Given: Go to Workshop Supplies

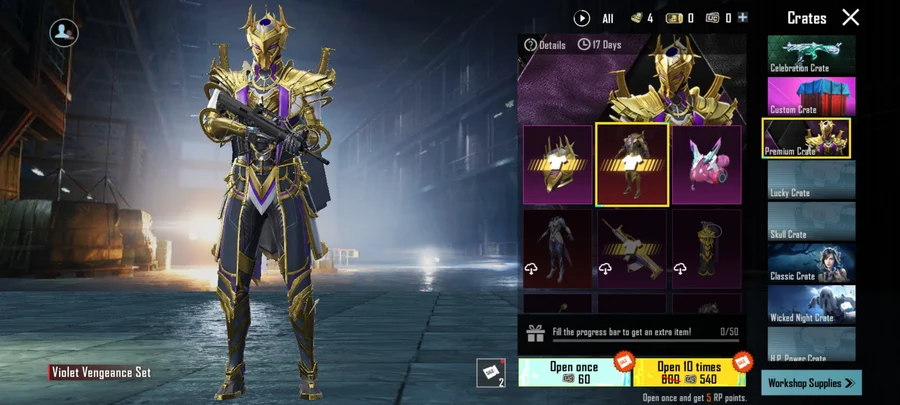Looking at the screenshot, I should [x=811, y=382].
